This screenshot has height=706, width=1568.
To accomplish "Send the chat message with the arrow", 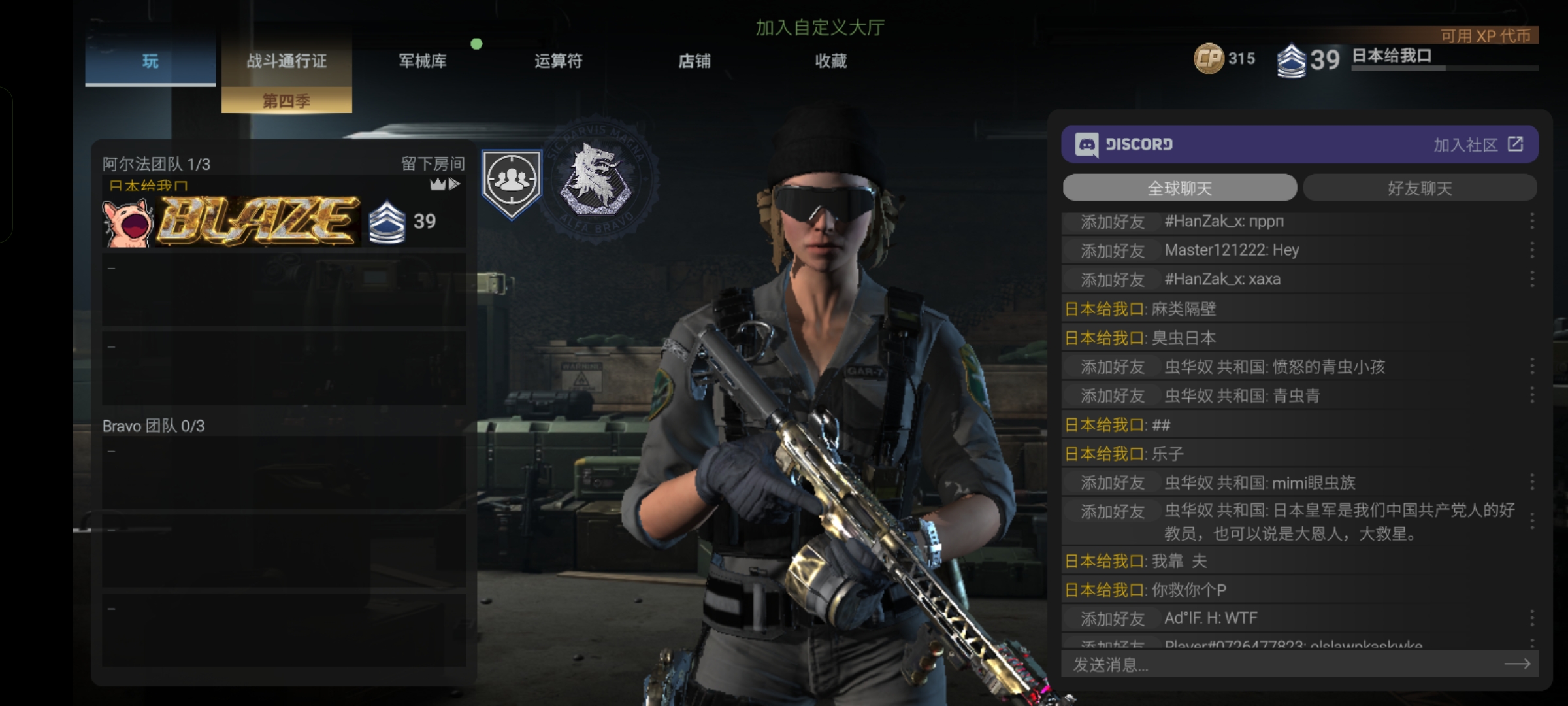I will (x=1517, y=664).
